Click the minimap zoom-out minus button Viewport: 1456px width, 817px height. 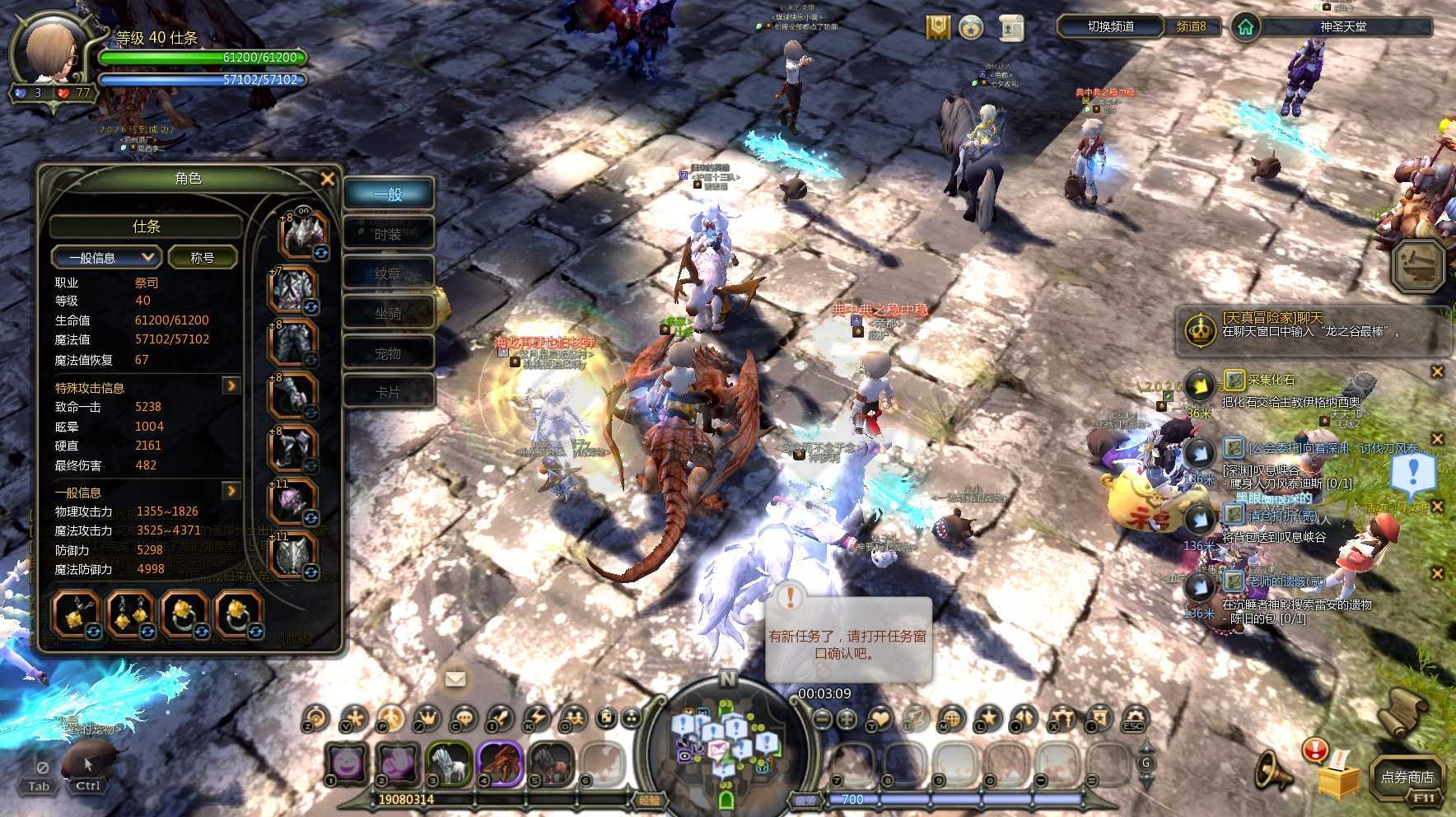click(822, 718)
